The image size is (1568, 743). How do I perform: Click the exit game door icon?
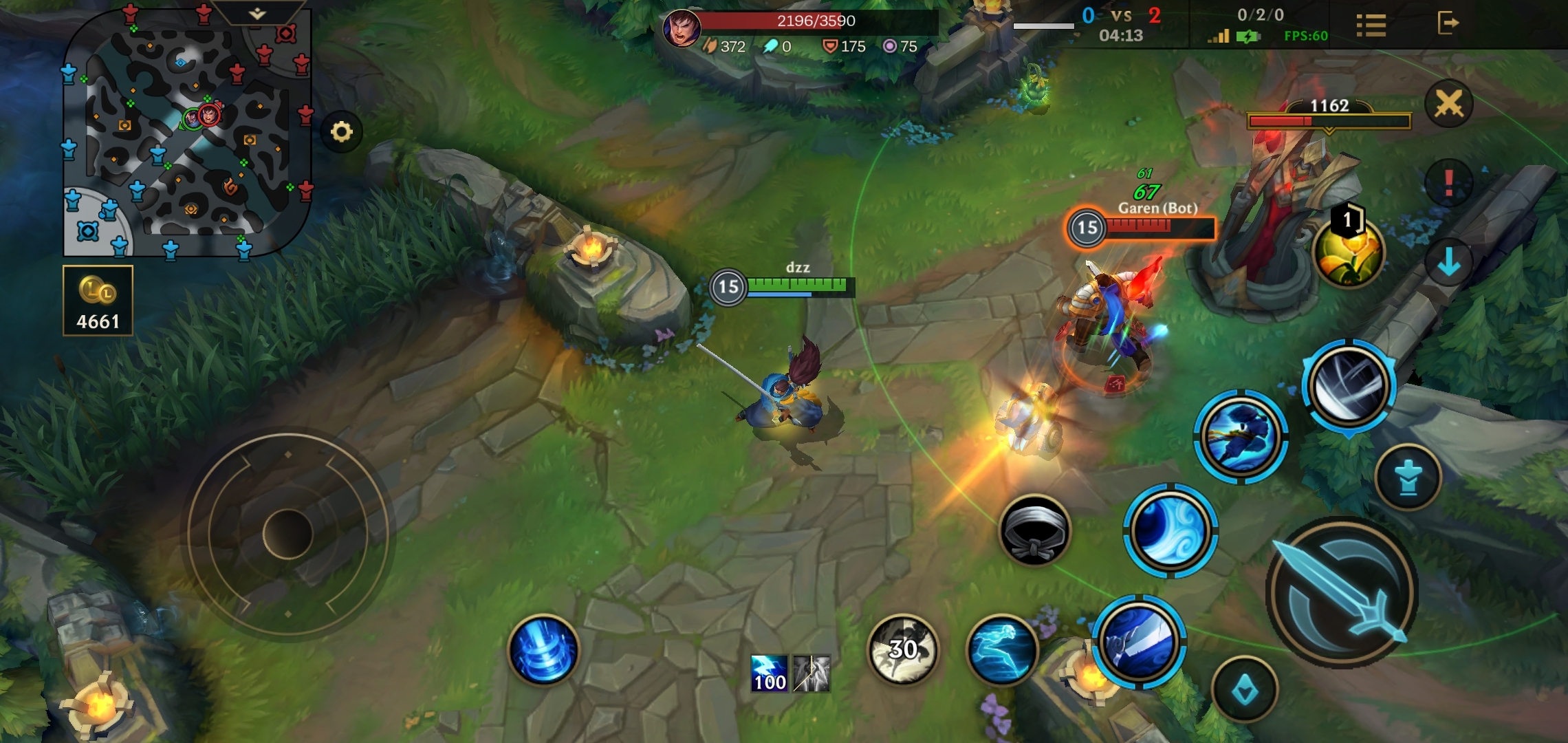[x=1448, y=23]
